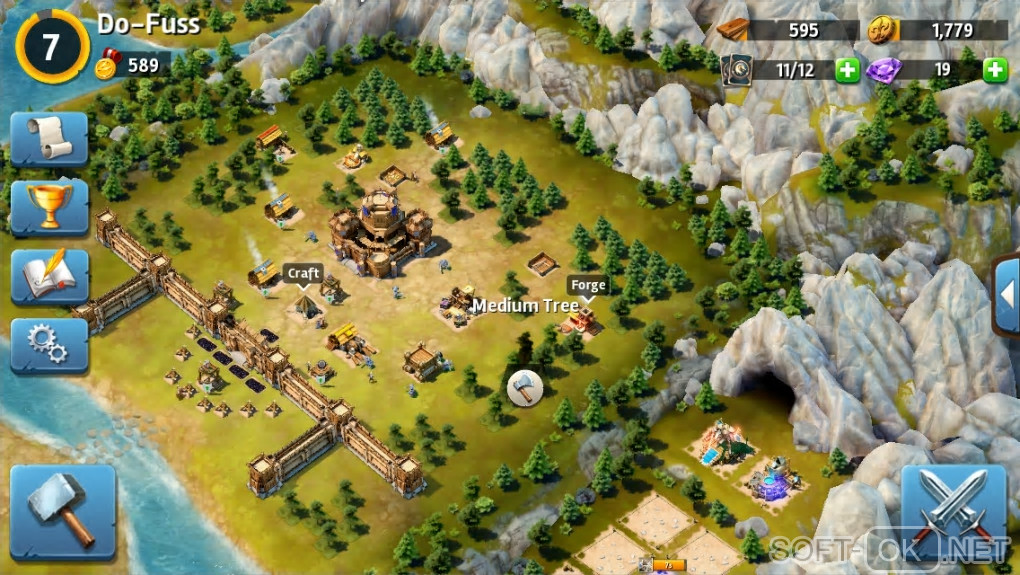Open the hammer build menu
The image size is (1020, 575).
(x=62, y=511)
